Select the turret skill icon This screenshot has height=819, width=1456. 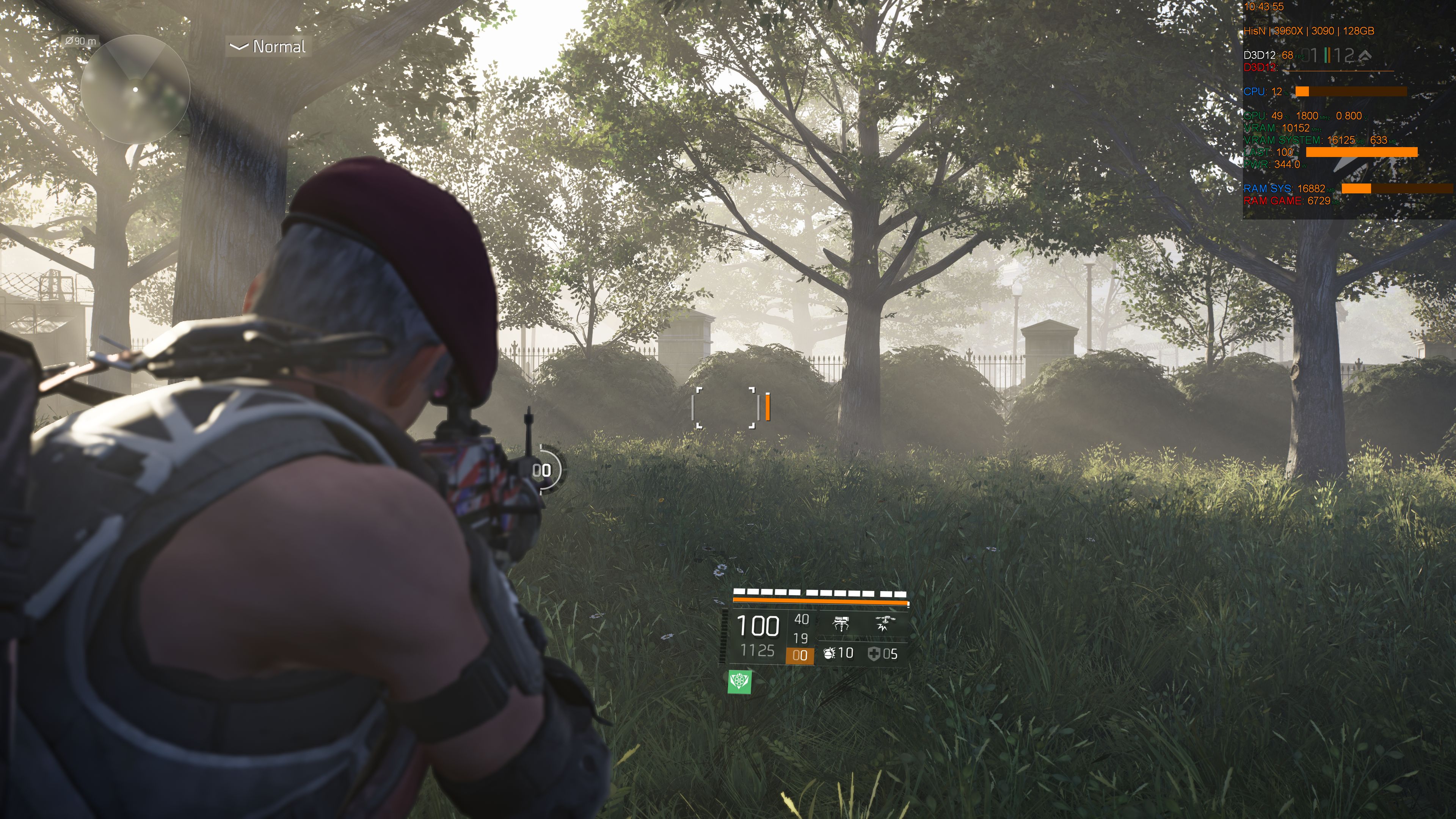coord(842,624)
